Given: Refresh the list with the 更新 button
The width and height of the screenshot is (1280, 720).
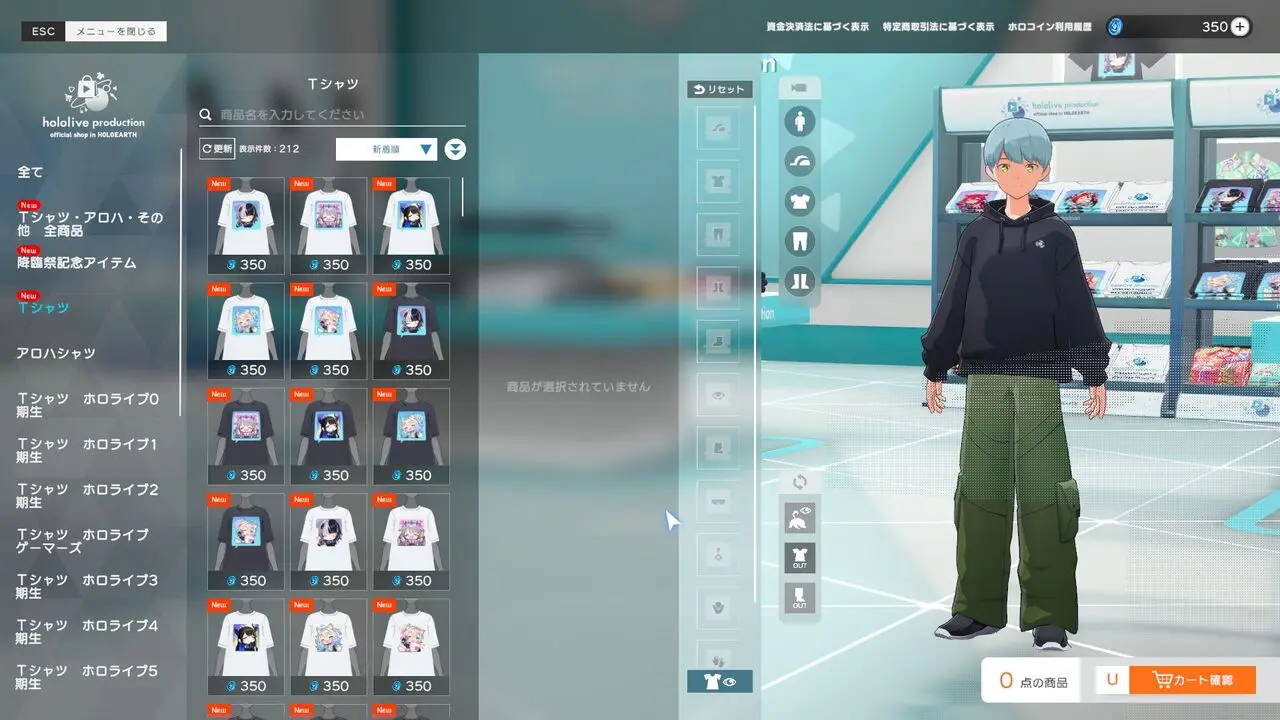Looking at the screenshot, I should click(217, 149).
